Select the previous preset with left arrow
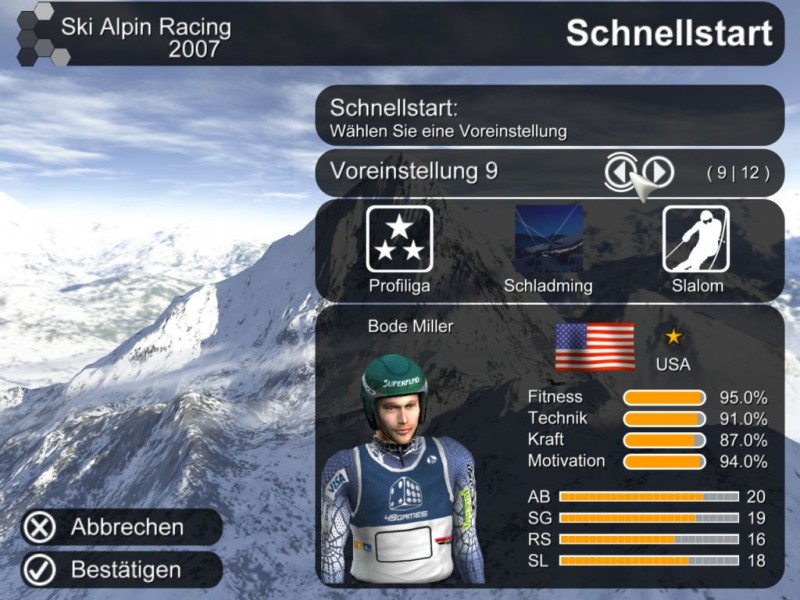 pyautogui.click(x=620, y=172)
